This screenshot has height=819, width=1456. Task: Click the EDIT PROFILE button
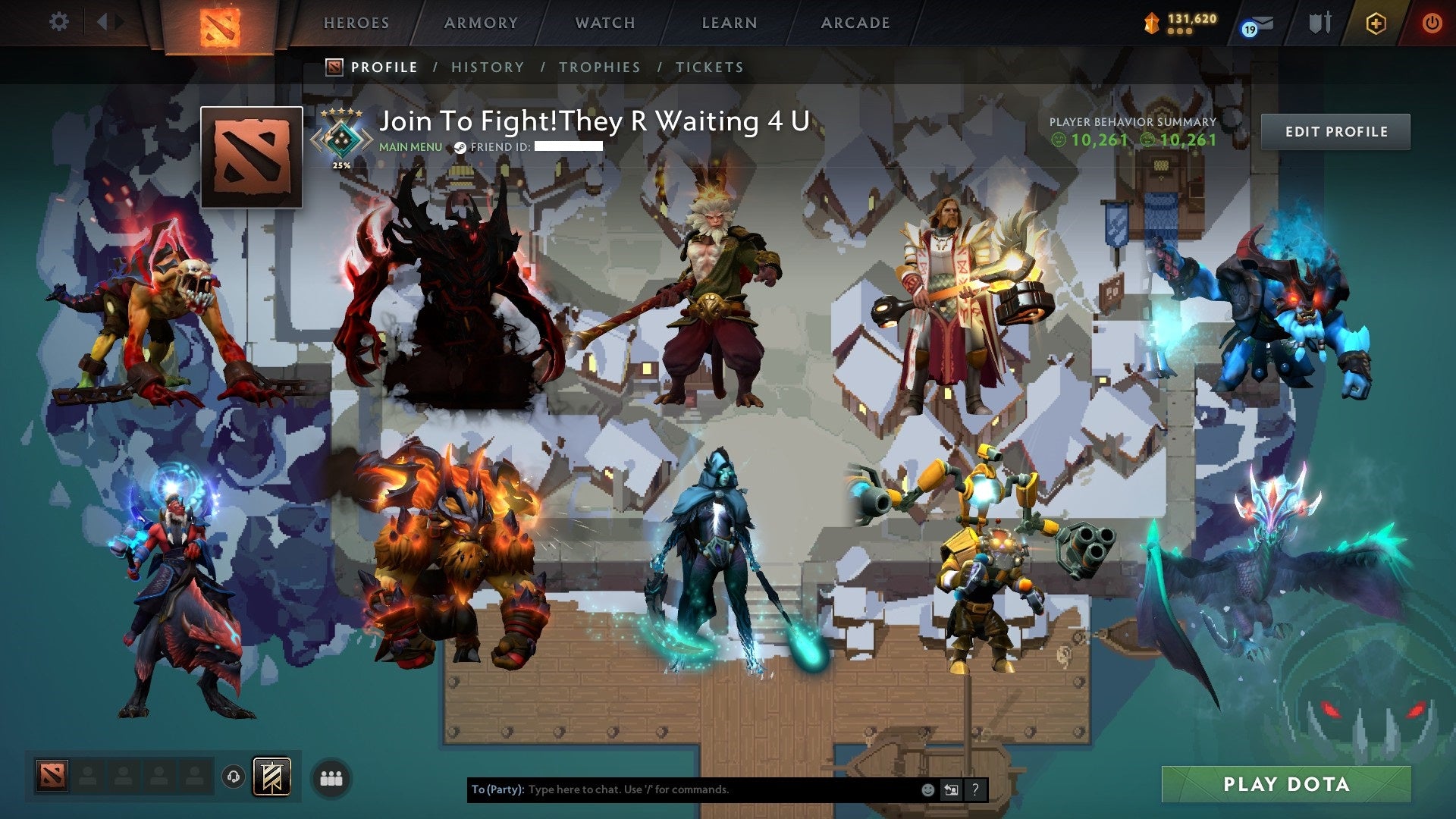point(1335,130)
